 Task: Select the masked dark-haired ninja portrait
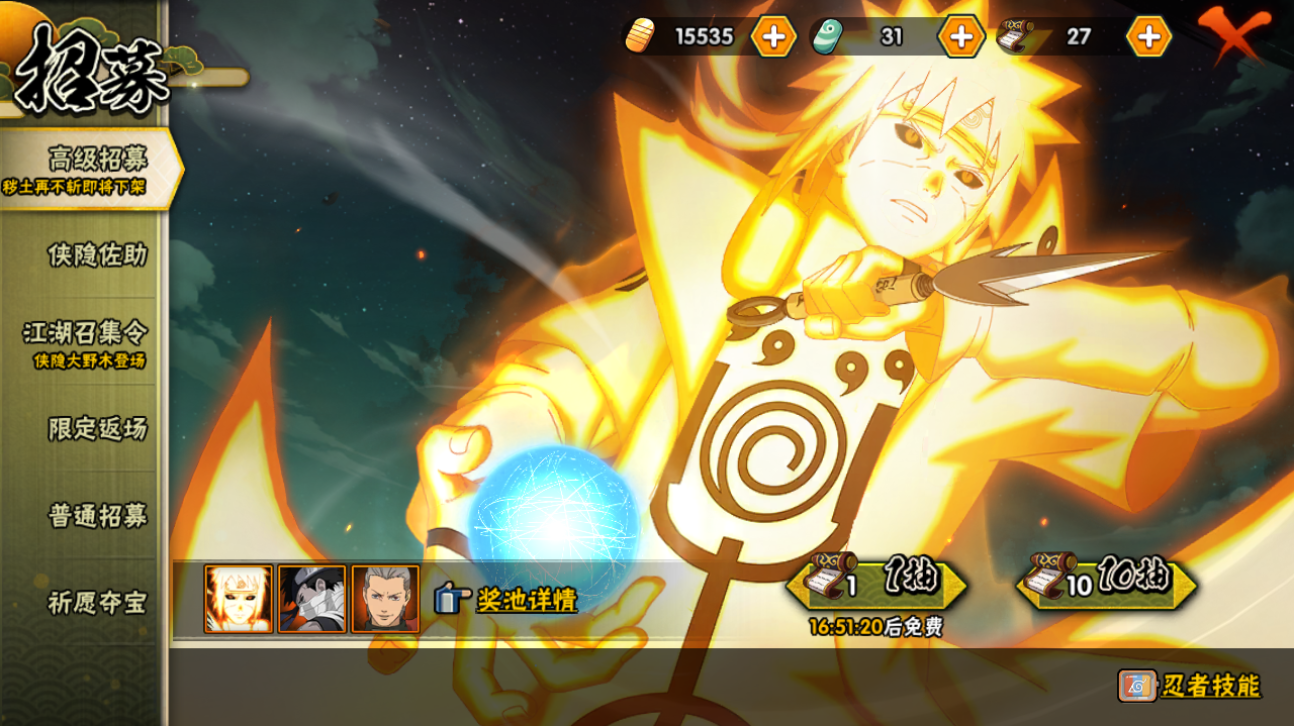[x=312, y=599]
